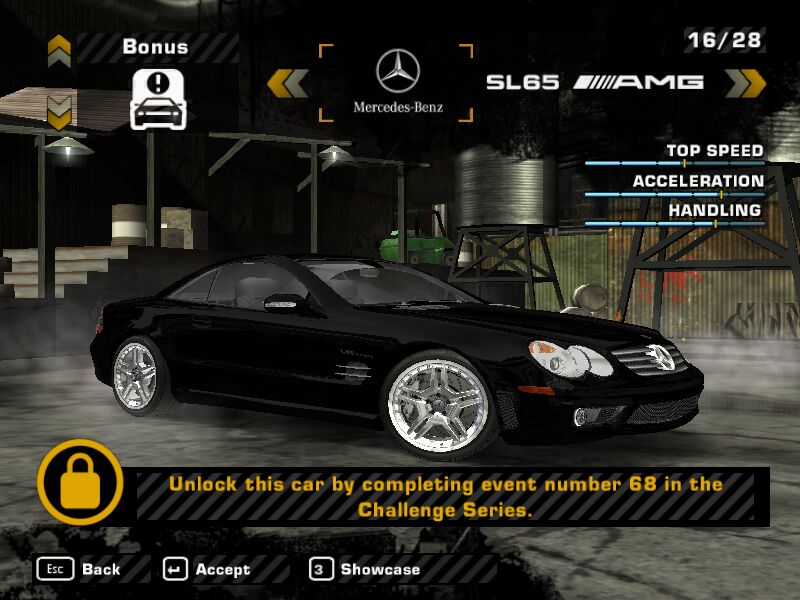Click the Back button
Screen dimensions: 800x600
tap(80, 569)
